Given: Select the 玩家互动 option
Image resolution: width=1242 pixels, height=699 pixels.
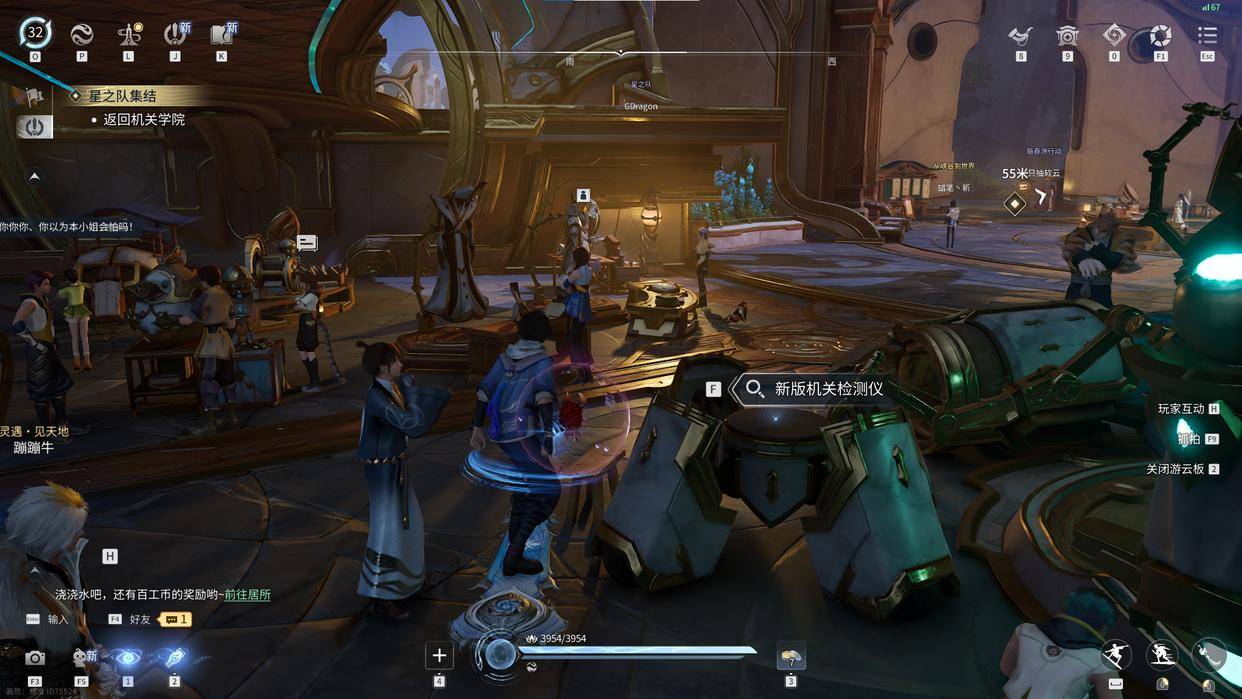Looking at the screenshot, I should [1181, 409].
